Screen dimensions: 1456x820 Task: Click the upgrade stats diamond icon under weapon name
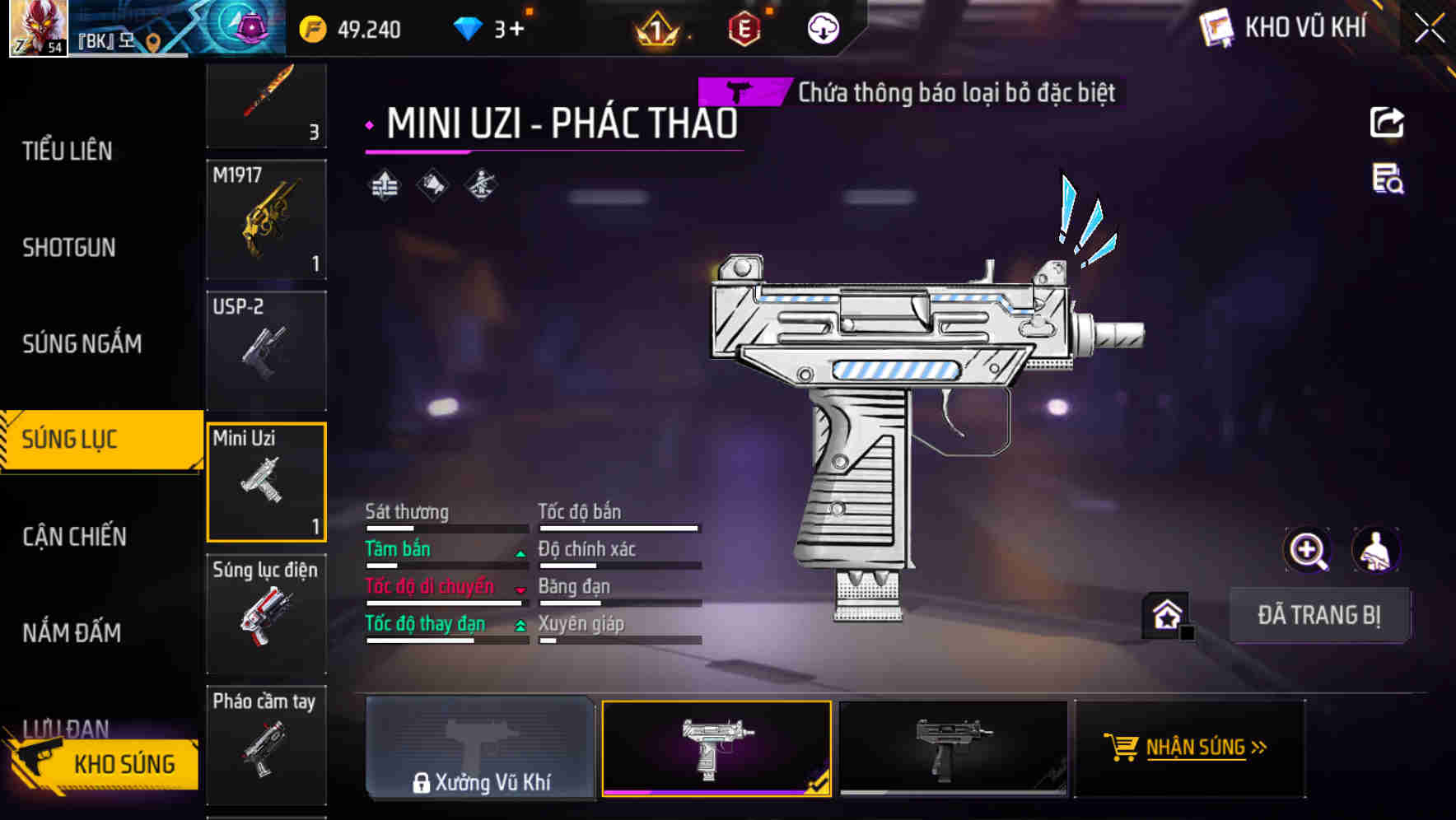(x=384, y=183)
